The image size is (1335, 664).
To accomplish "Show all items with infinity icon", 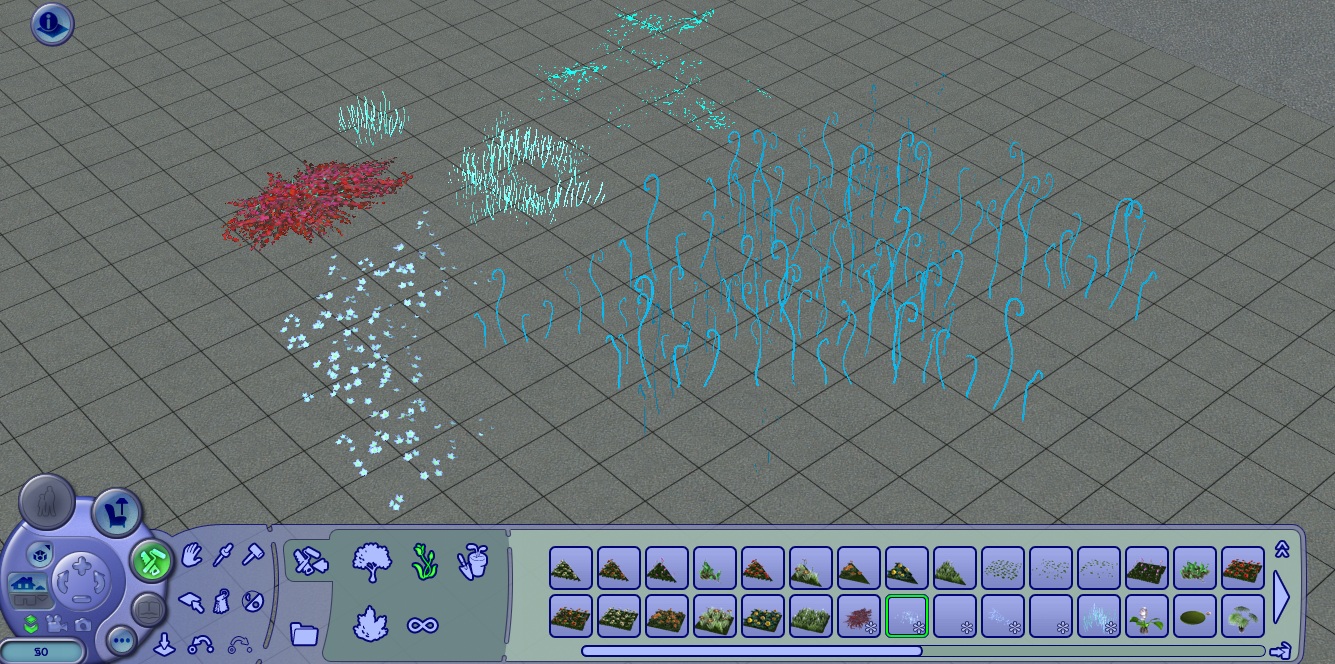I will pos(422,626).
